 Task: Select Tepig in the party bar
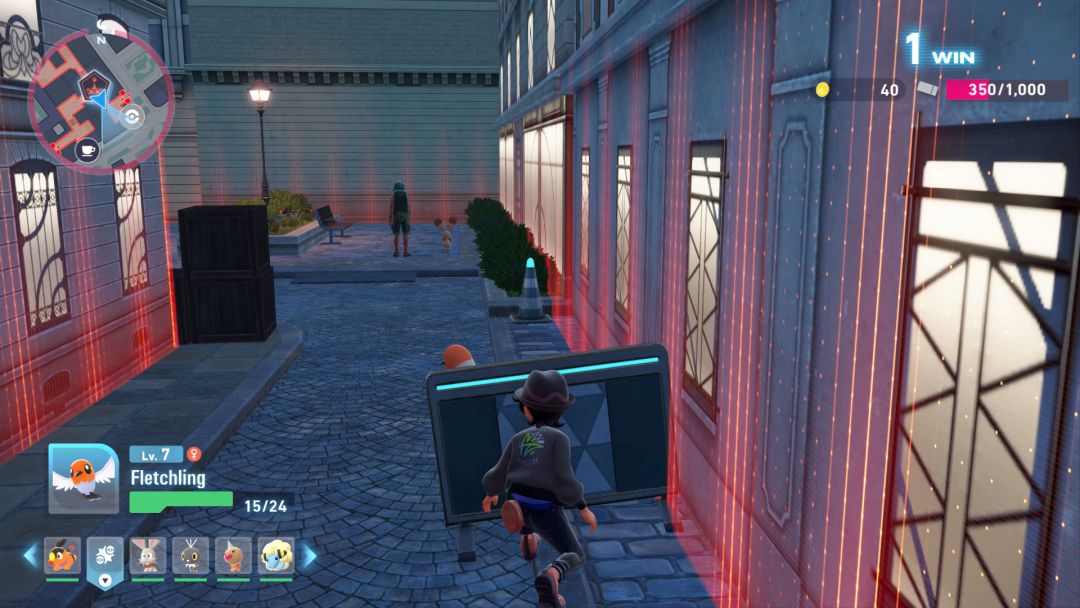tap(62, 556)
